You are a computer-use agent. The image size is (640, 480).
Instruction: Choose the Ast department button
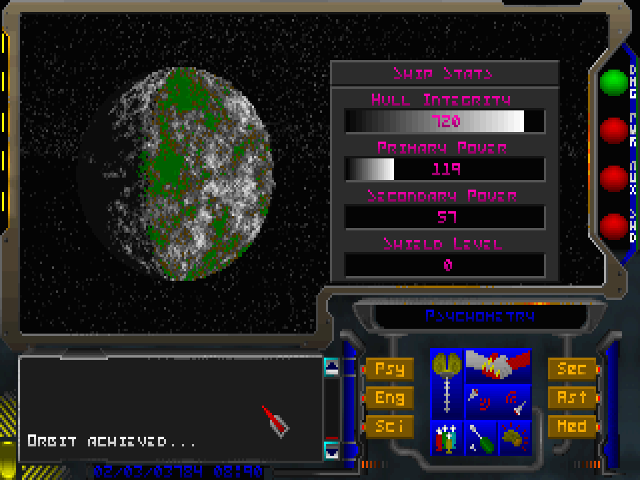pos(571,398)
